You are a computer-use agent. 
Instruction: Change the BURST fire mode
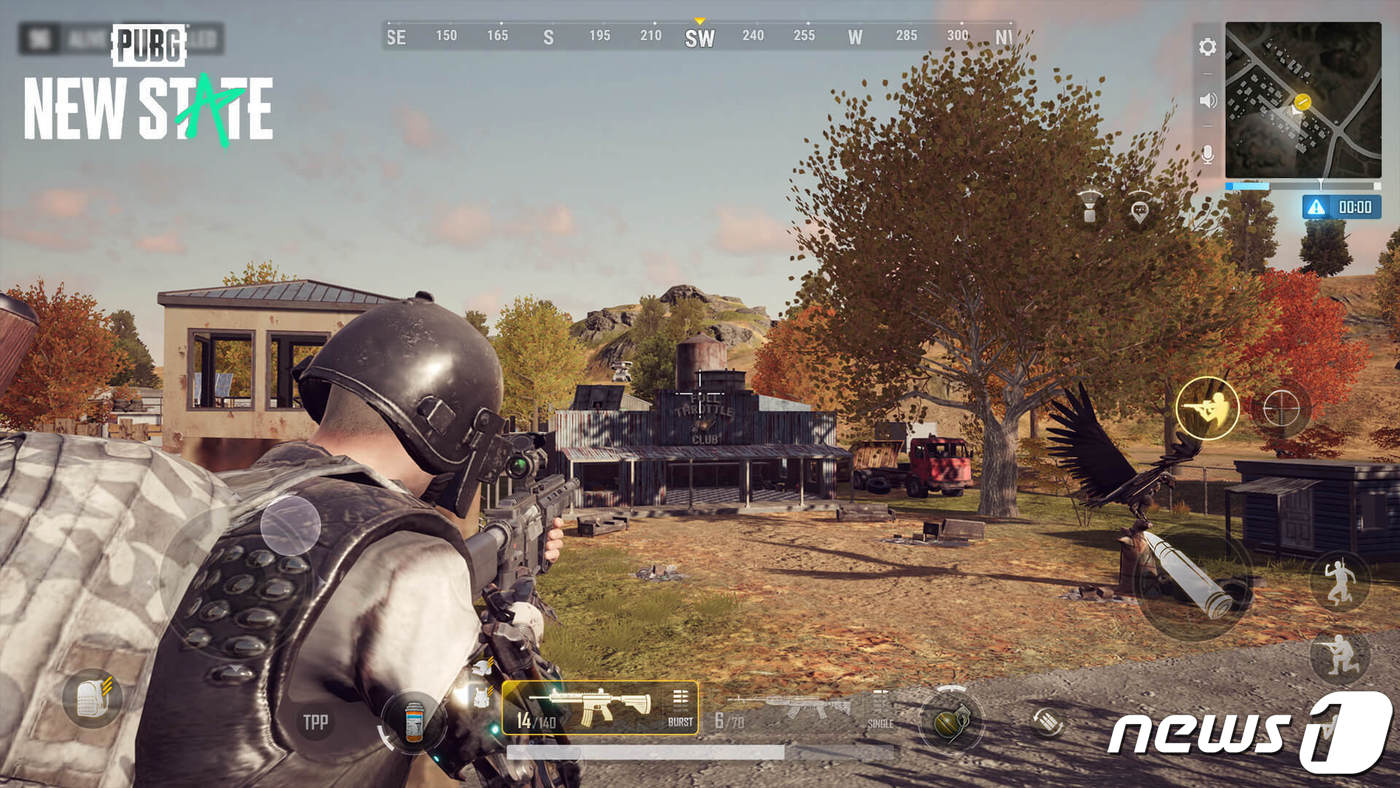pyautogui.click(x=681, y=707)
